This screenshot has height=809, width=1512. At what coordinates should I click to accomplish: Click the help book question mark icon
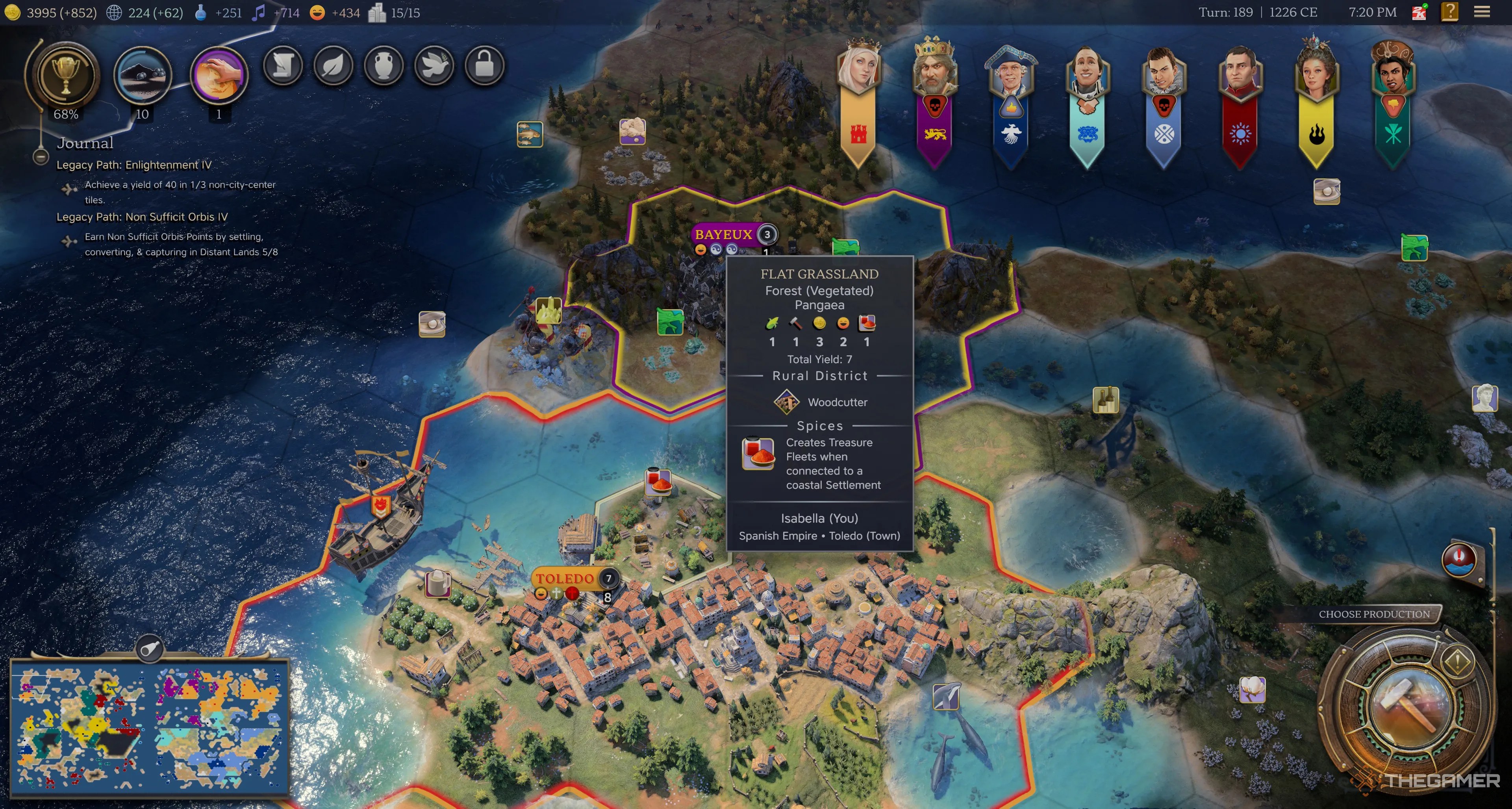point(1450,12)
